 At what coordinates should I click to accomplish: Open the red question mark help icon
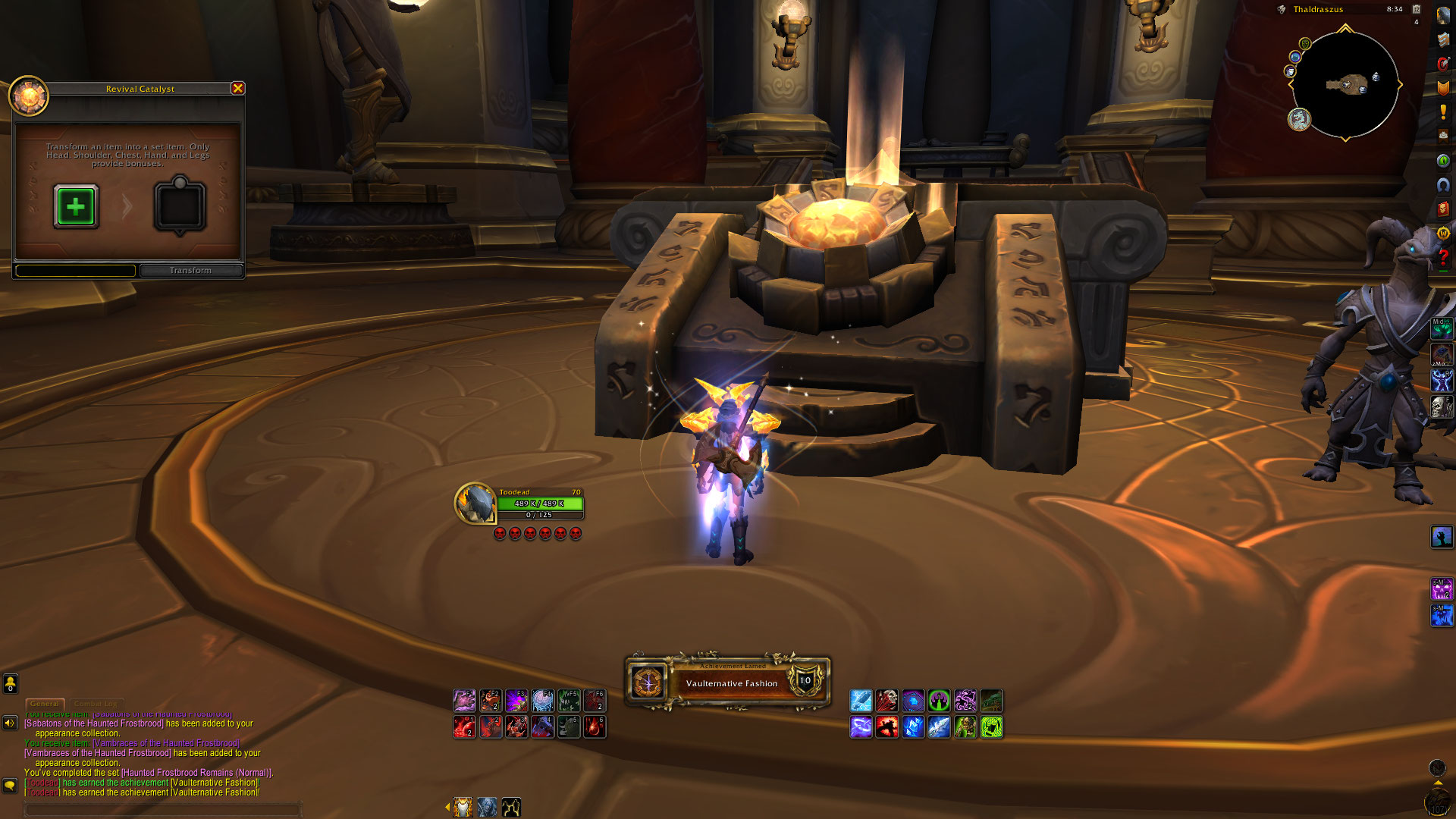(1442, 258)
